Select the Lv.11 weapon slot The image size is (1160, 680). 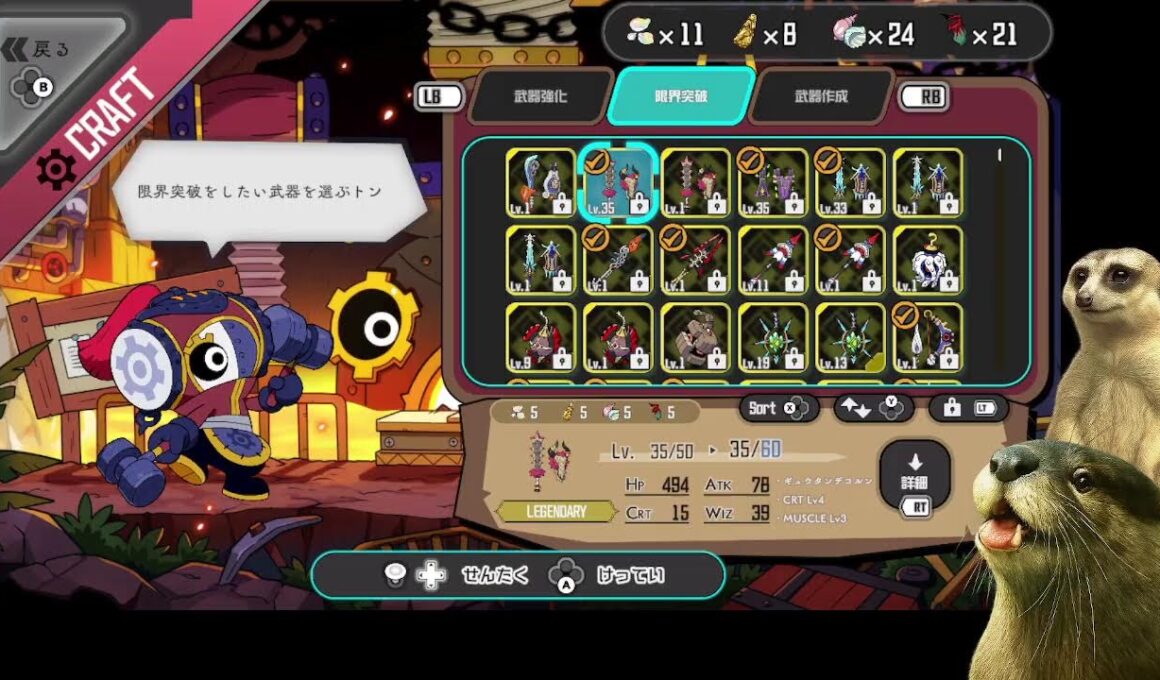773,260
